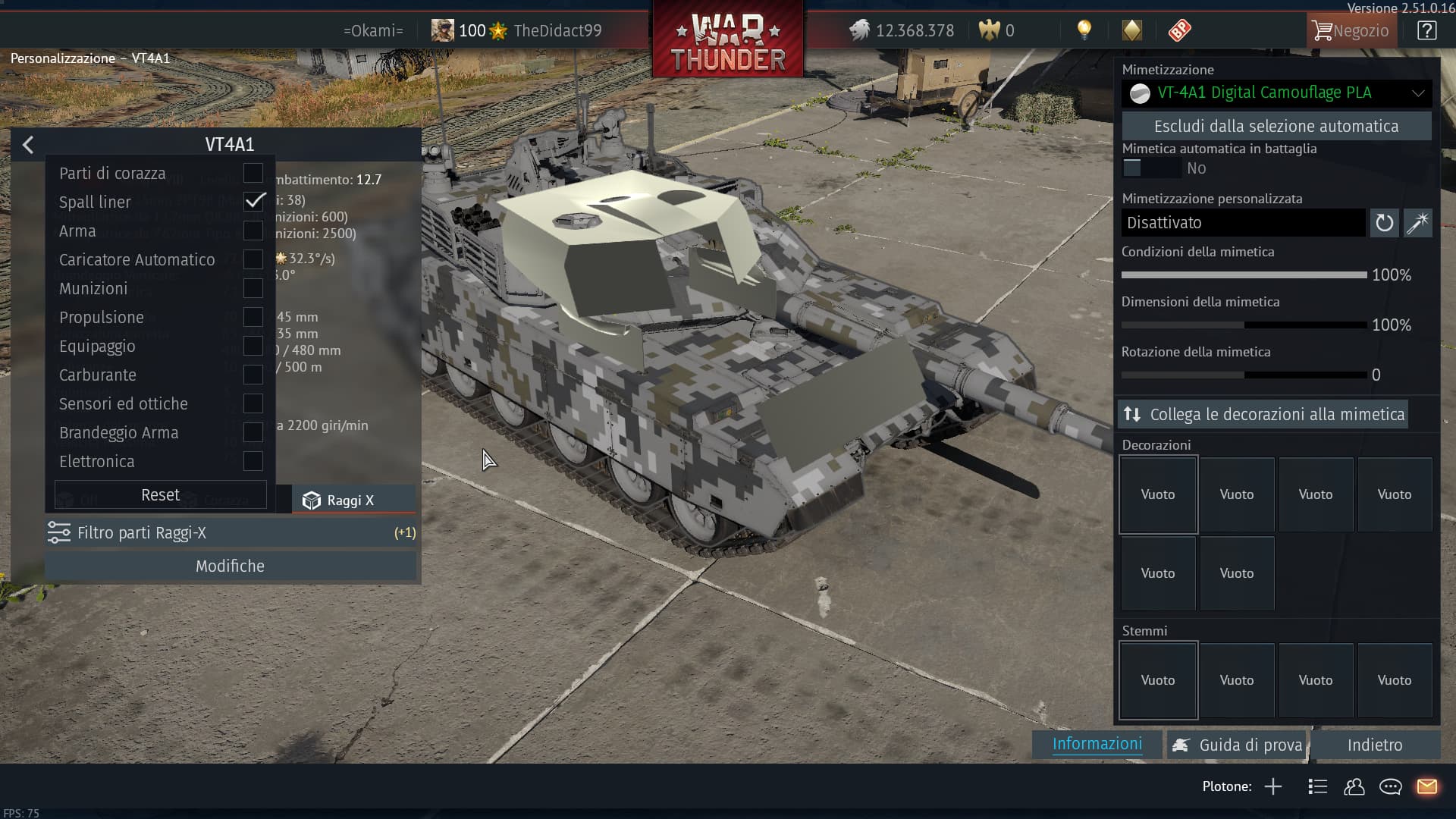This screenshot has width=1456, height=819.
Task: Toggle Mimetica automatica in battaglia switch
Action: tap(1150, 168)
